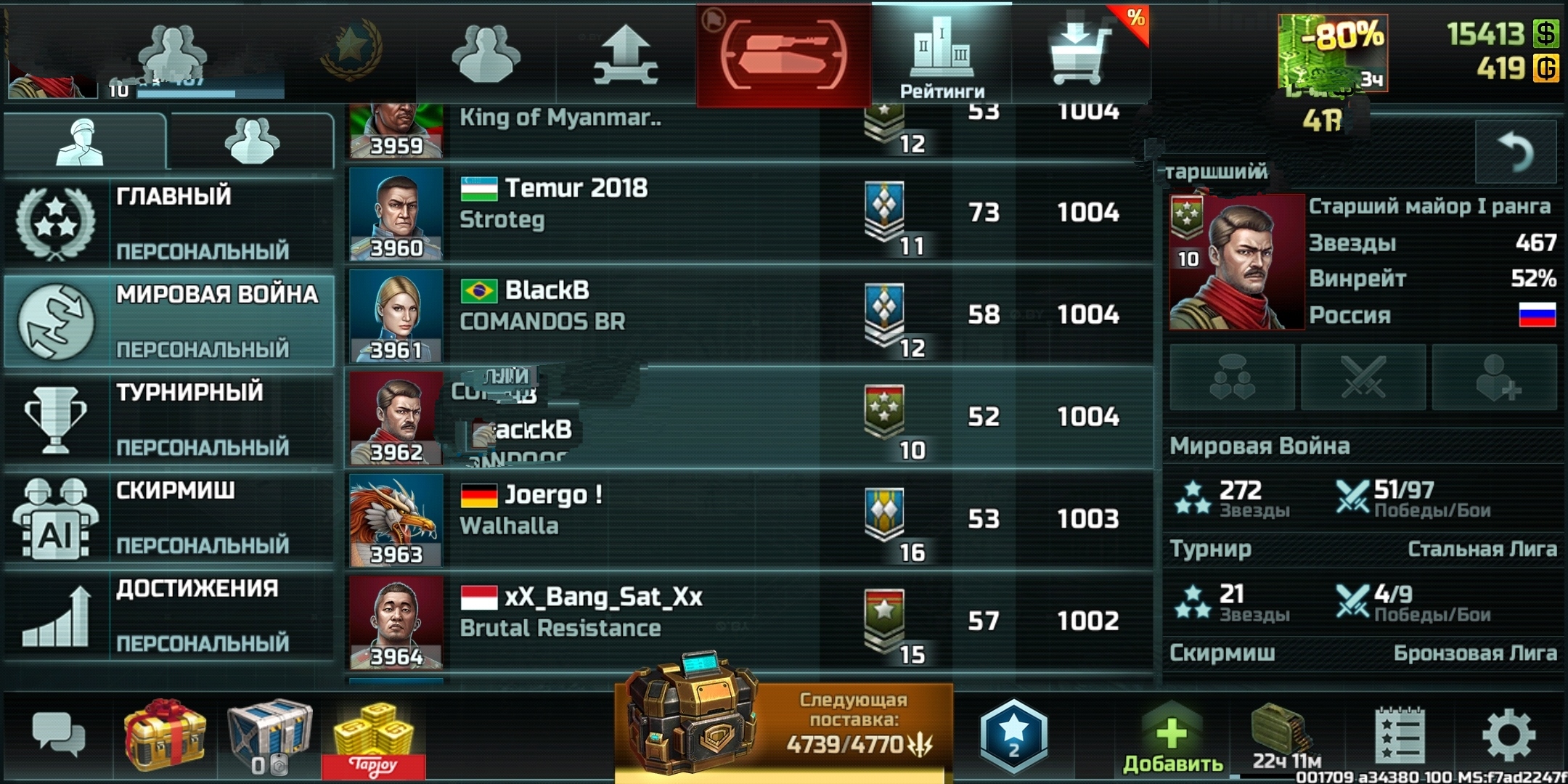Open the Рейтинги ratings tab
1568x784 pixels.
tap(942, 55)
